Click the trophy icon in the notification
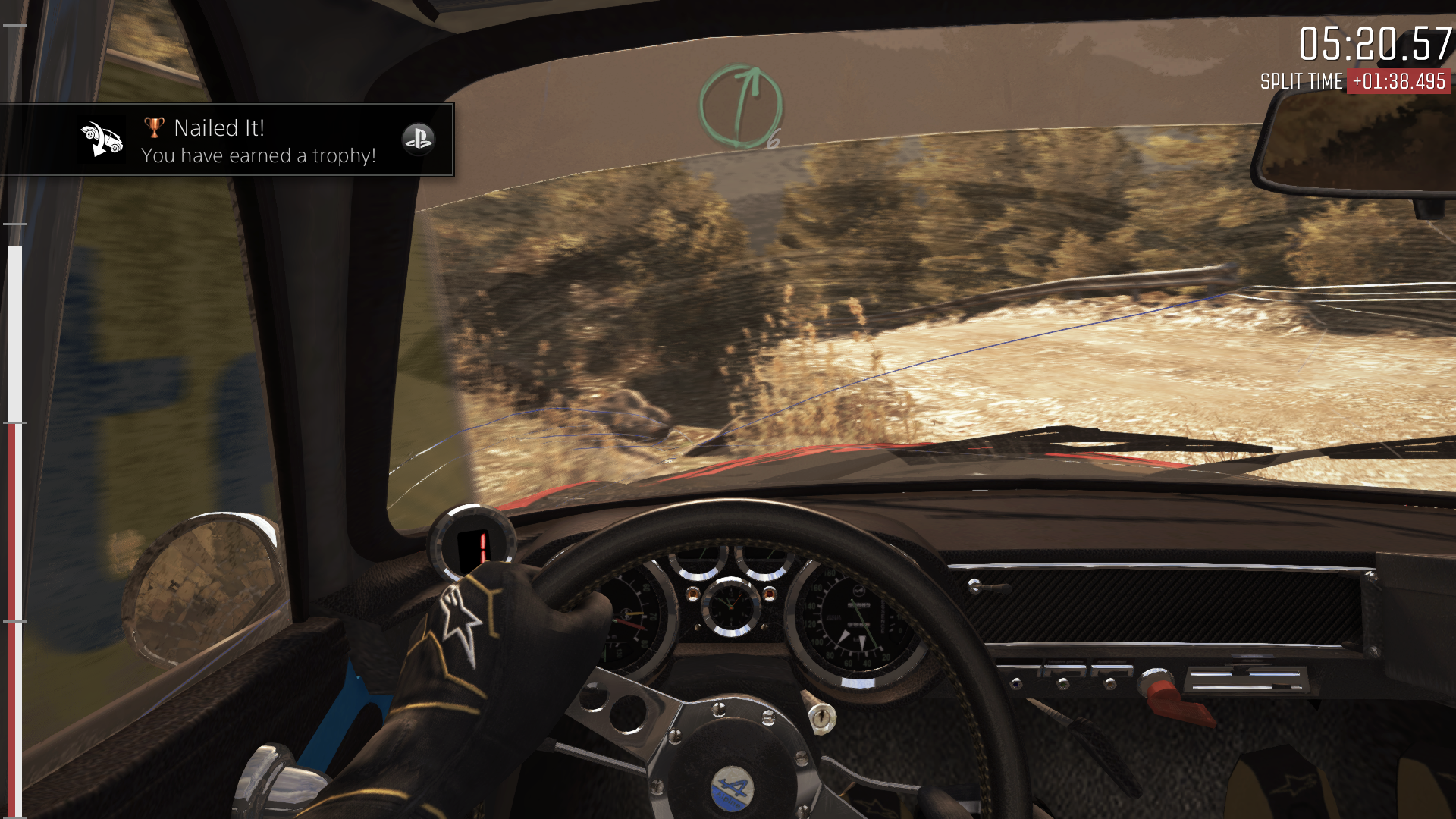Screen dimensions: 1456x819 pyautogui.click(x=152, y=127)
